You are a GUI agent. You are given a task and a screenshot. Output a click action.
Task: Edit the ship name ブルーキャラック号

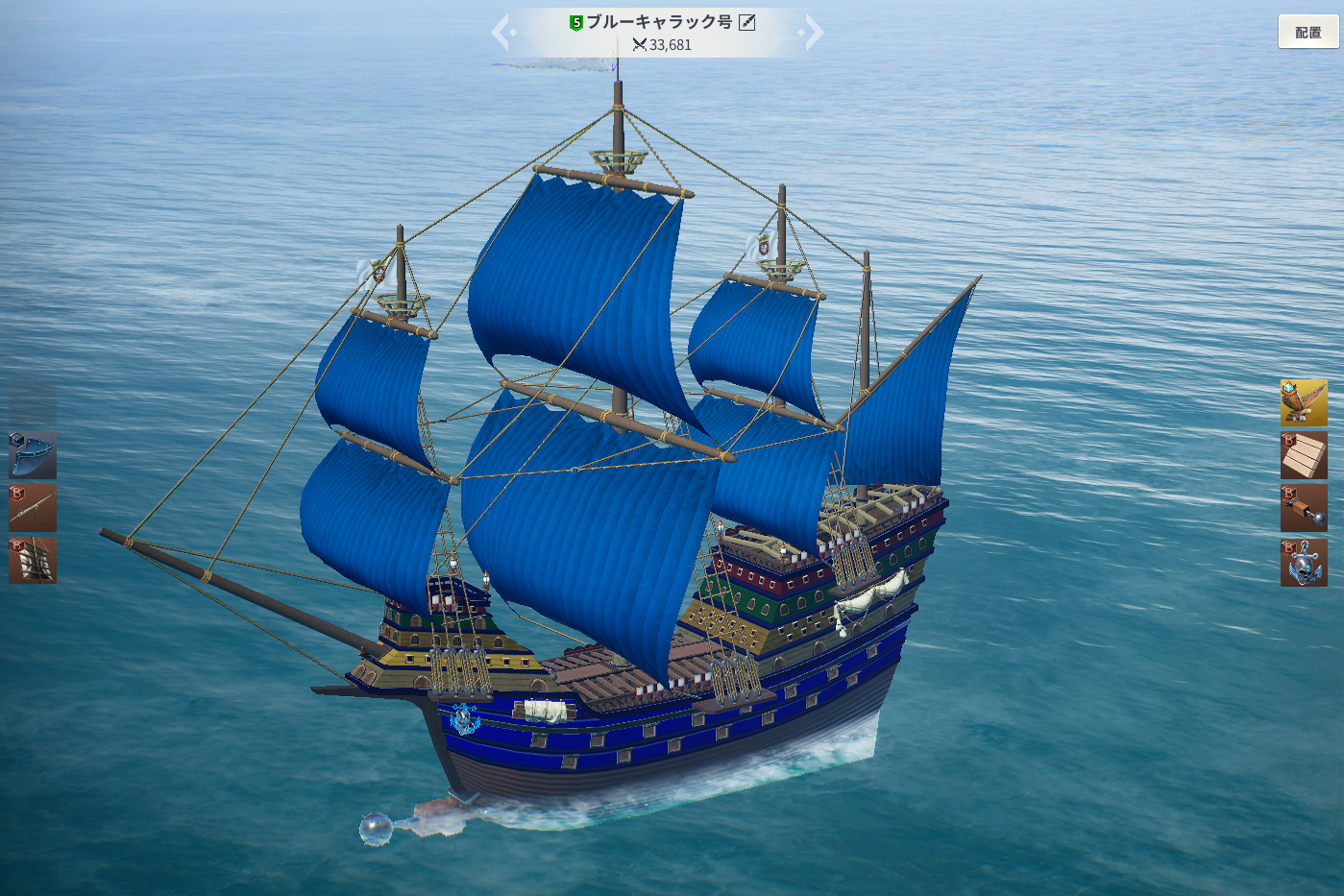(x=747, y=22)
